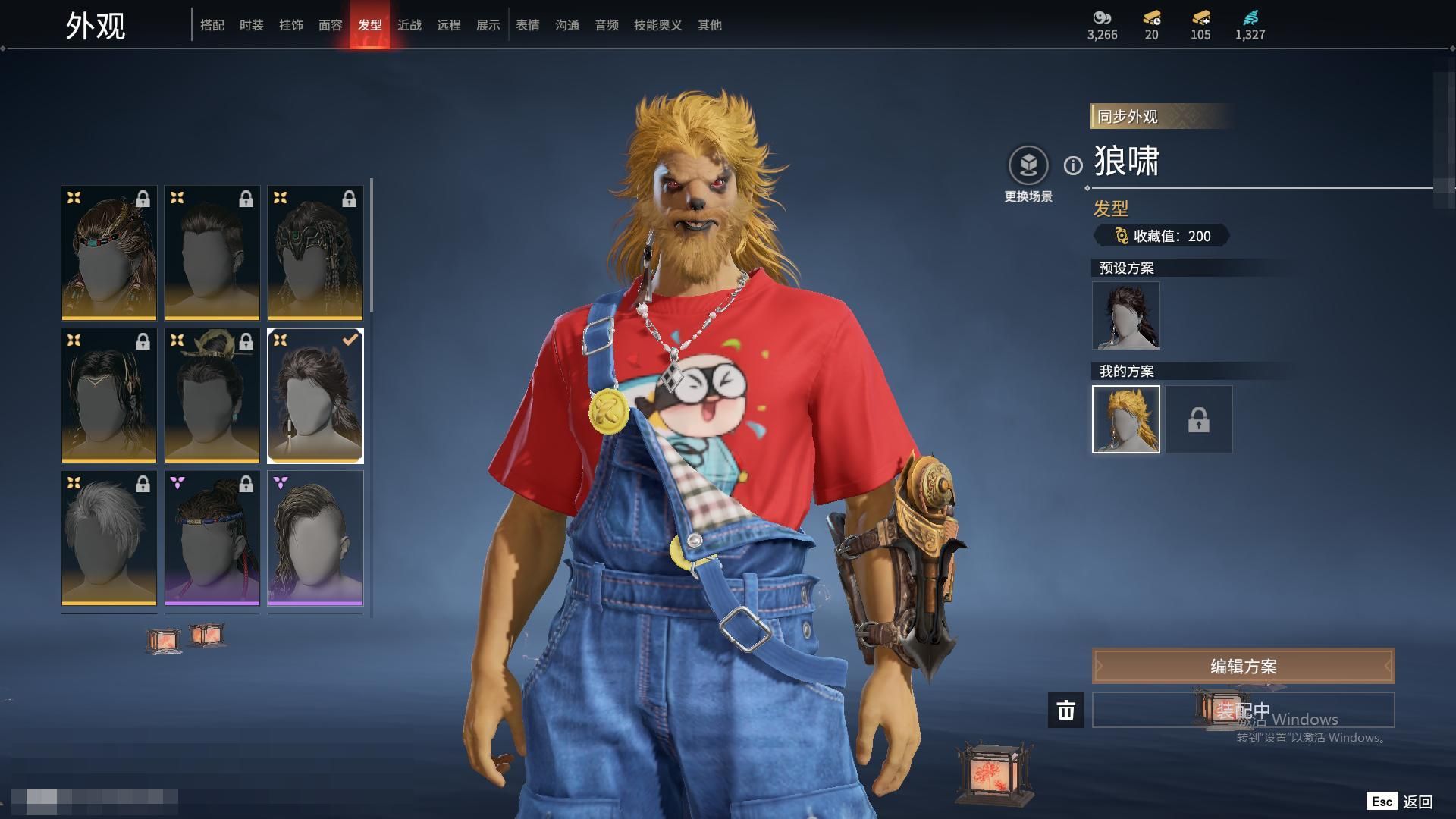
Task: Select the silver white hairstyle tile
Action: coord(109,538)
